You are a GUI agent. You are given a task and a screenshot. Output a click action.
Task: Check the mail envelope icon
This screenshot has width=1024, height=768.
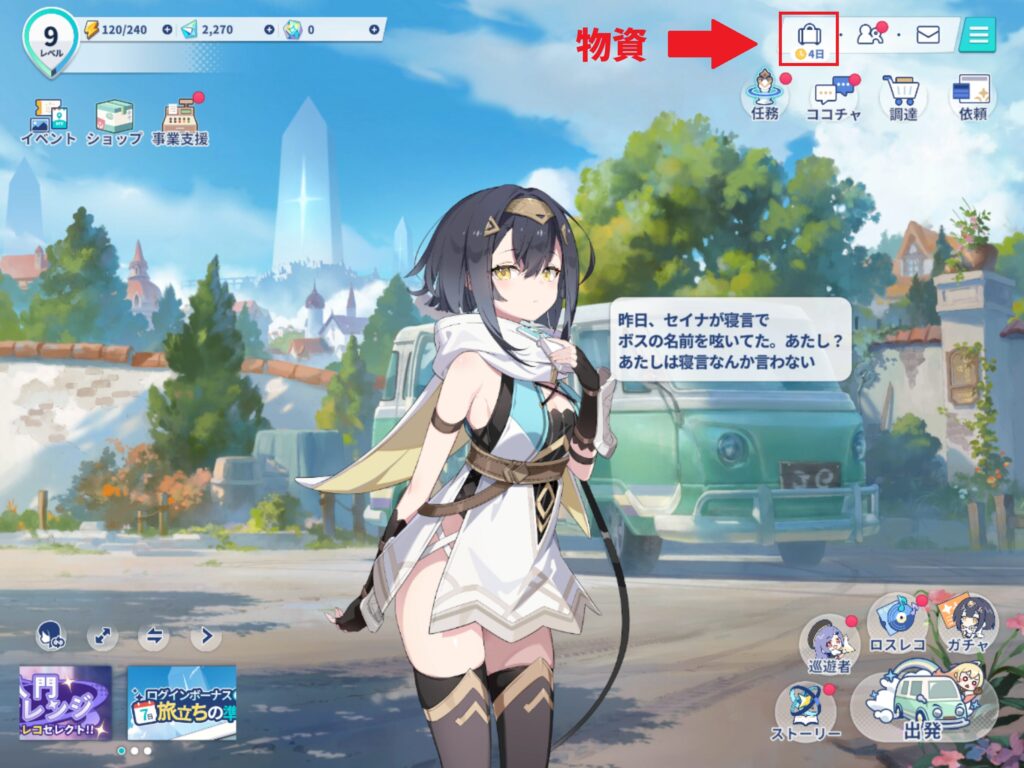click(x=928, y=35)
